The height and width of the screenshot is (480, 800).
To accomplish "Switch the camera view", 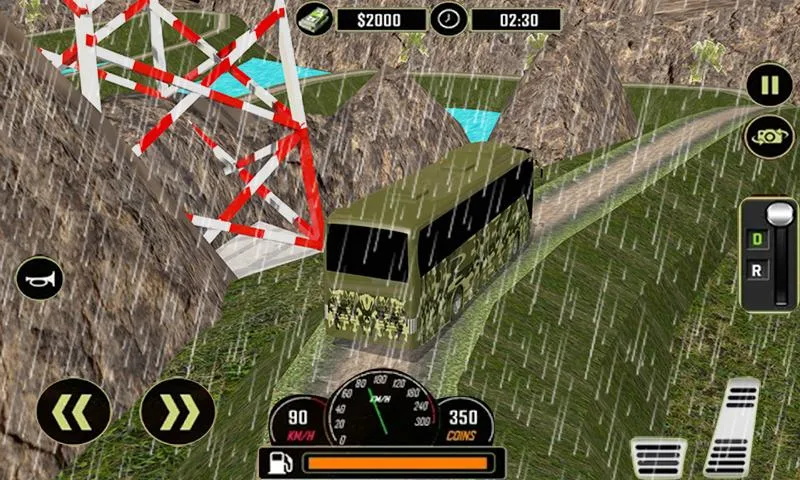I will (x=769, y=137).
